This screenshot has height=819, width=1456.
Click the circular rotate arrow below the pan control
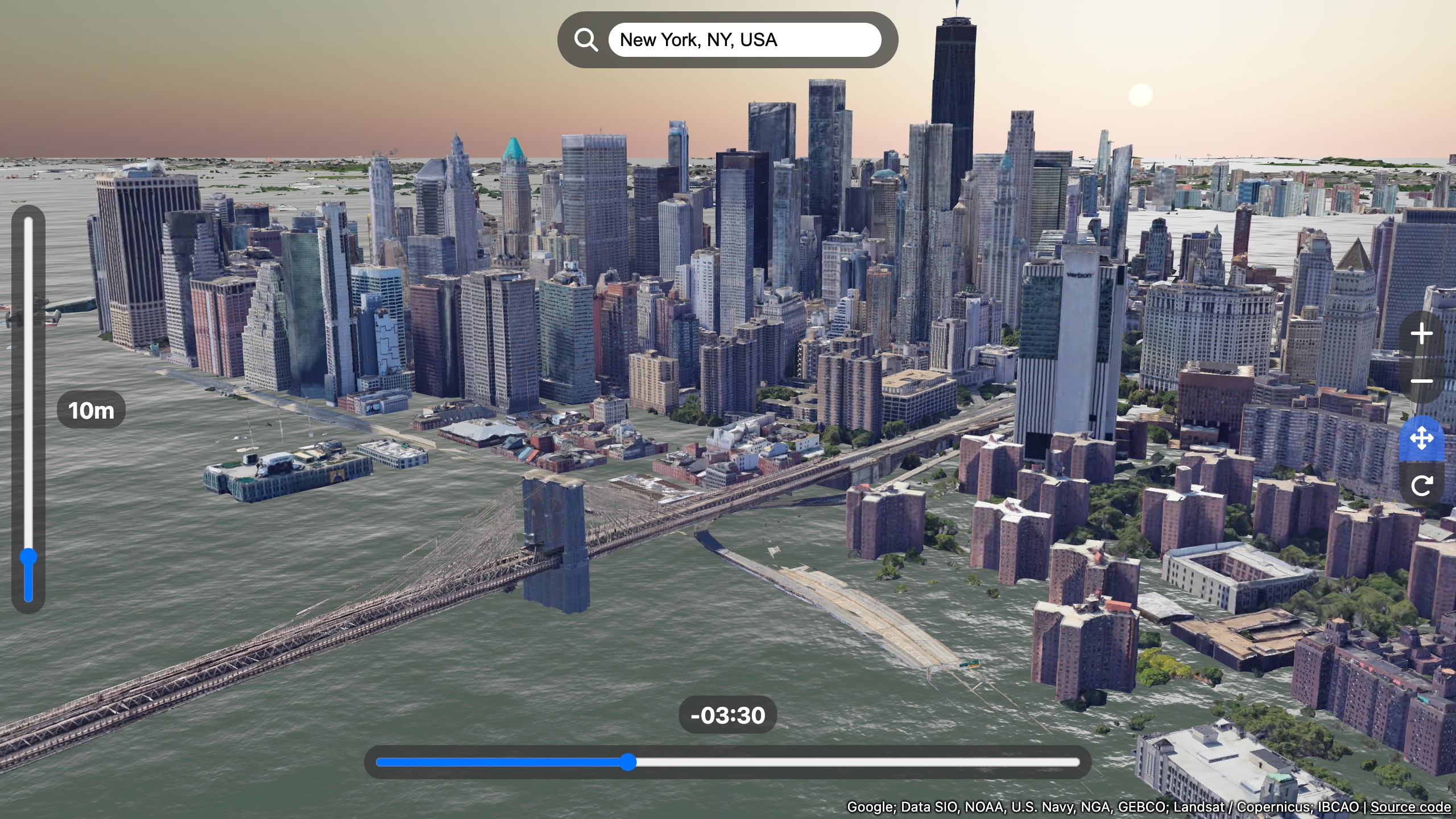[x=1422, y=486]
